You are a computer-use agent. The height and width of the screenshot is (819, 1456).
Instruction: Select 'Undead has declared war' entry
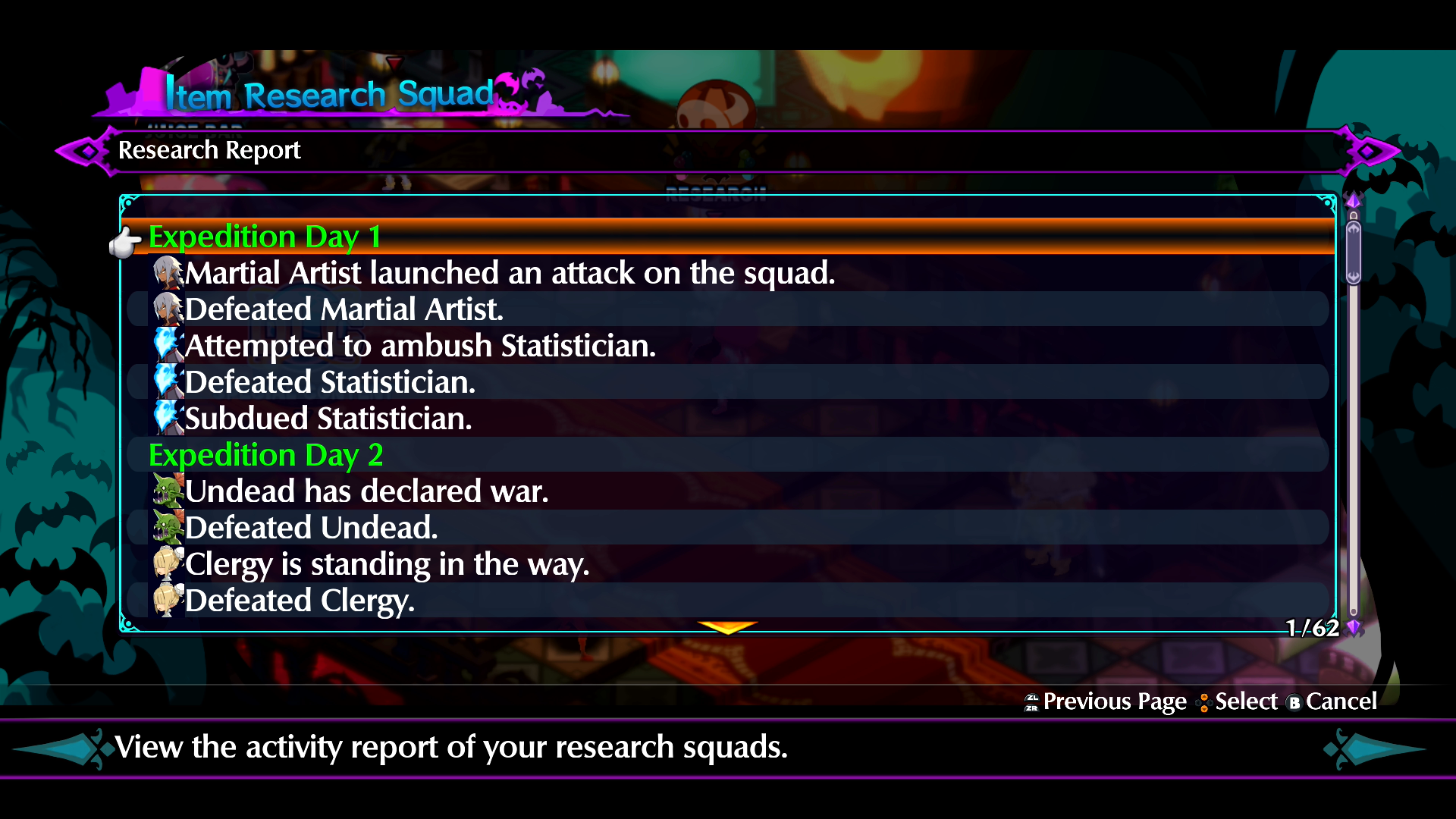(366, 492)
